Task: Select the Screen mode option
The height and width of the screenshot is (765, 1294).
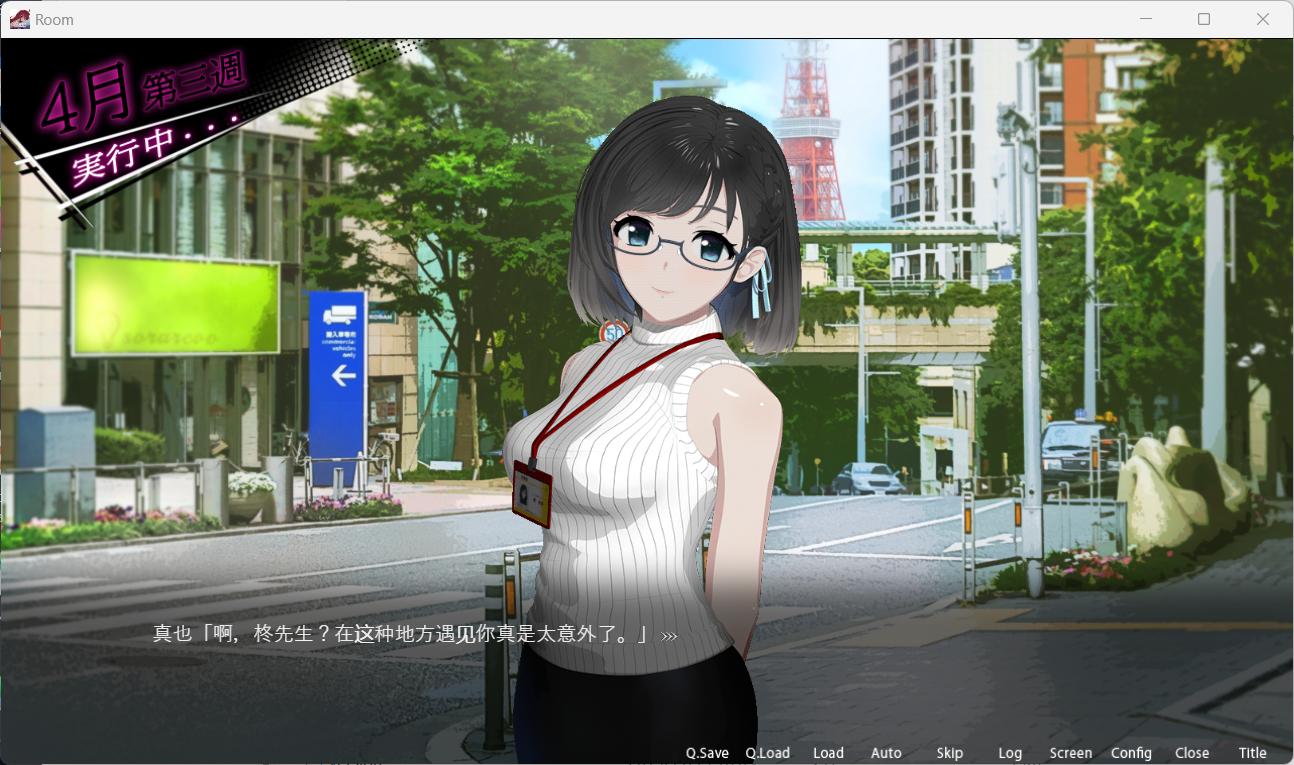Action: coord(1071,753)
